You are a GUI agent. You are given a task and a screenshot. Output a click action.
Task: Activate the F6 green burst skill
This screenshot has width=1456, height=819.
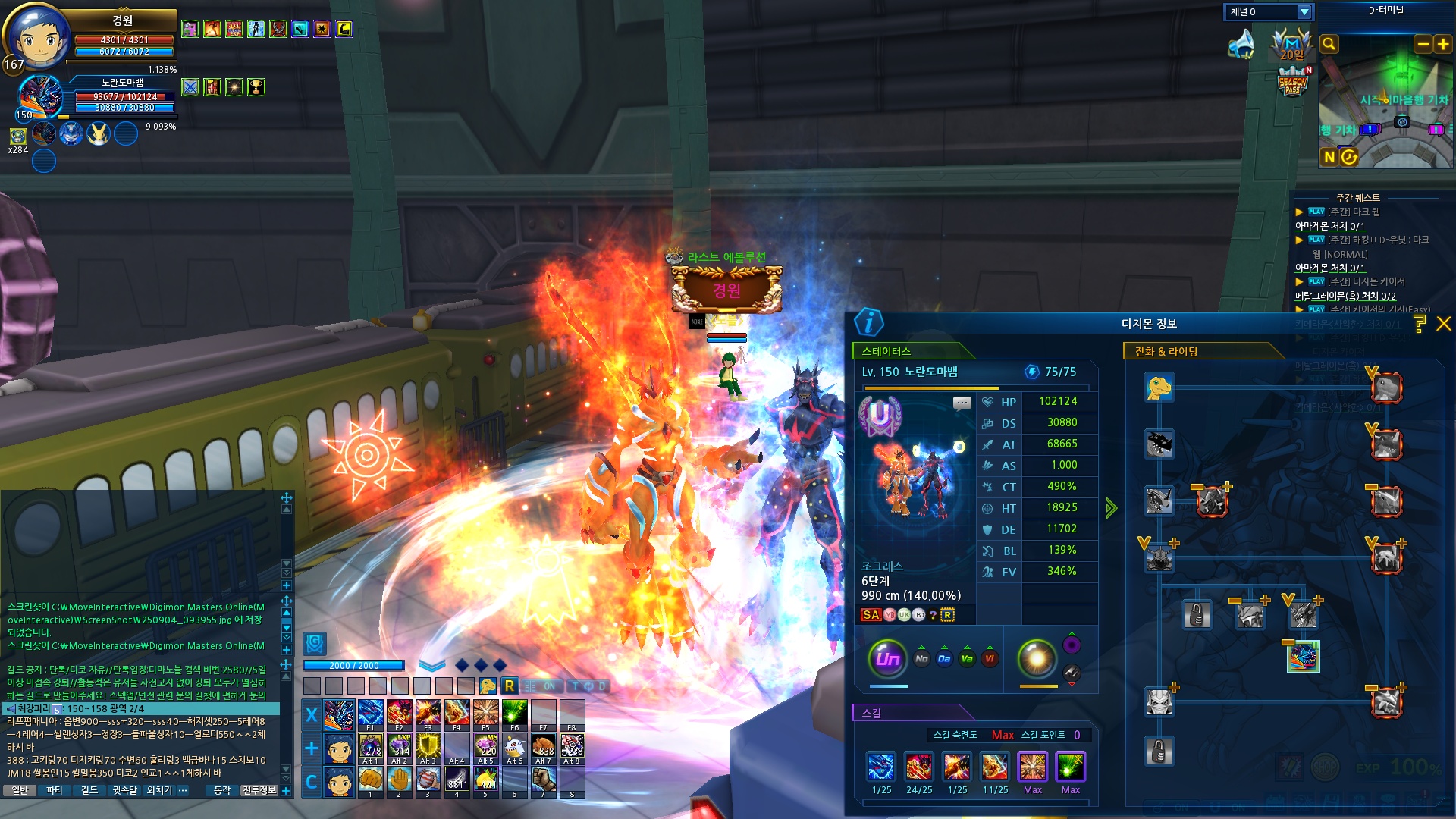(514, 714)
